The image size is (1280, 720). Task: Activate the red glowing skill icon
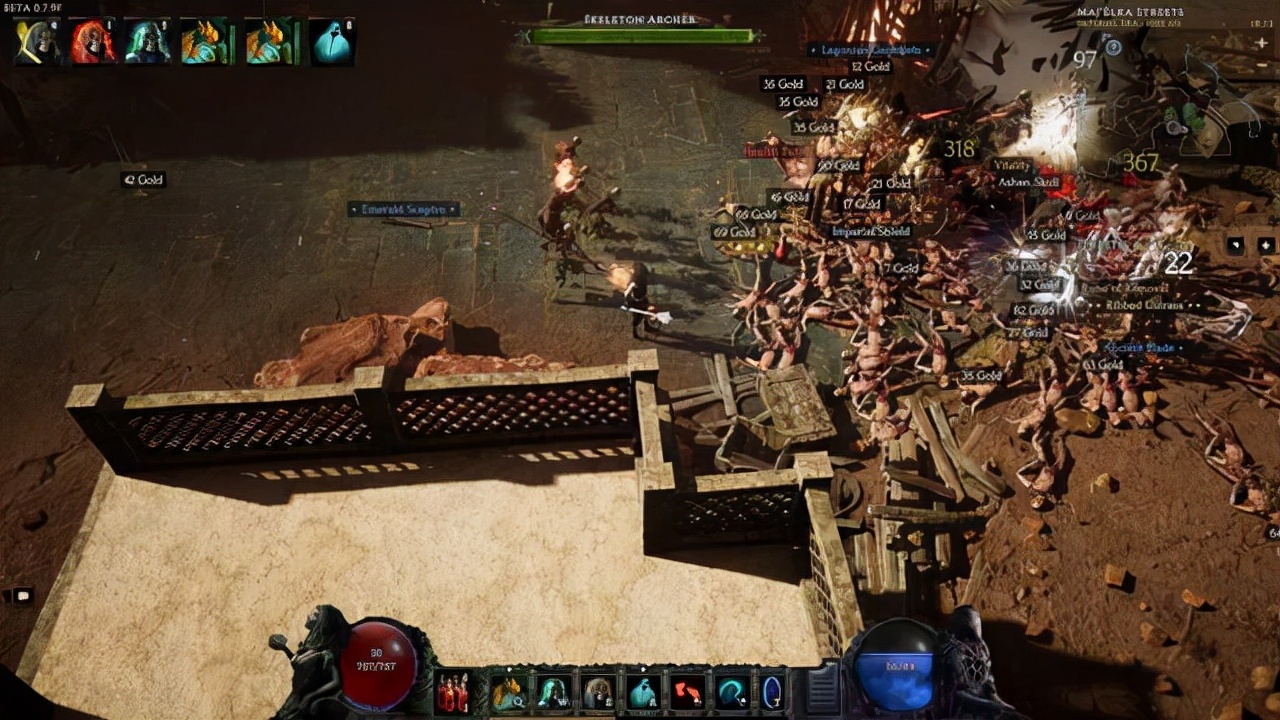(x=687, y=692)
